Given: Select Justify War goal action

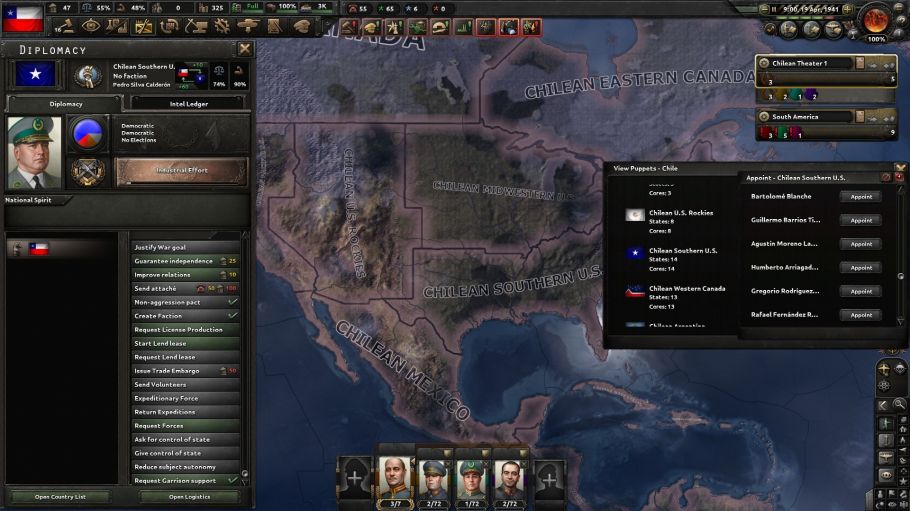Looking at the screenshot, I should pyautogui.click(x=185, y=247).
